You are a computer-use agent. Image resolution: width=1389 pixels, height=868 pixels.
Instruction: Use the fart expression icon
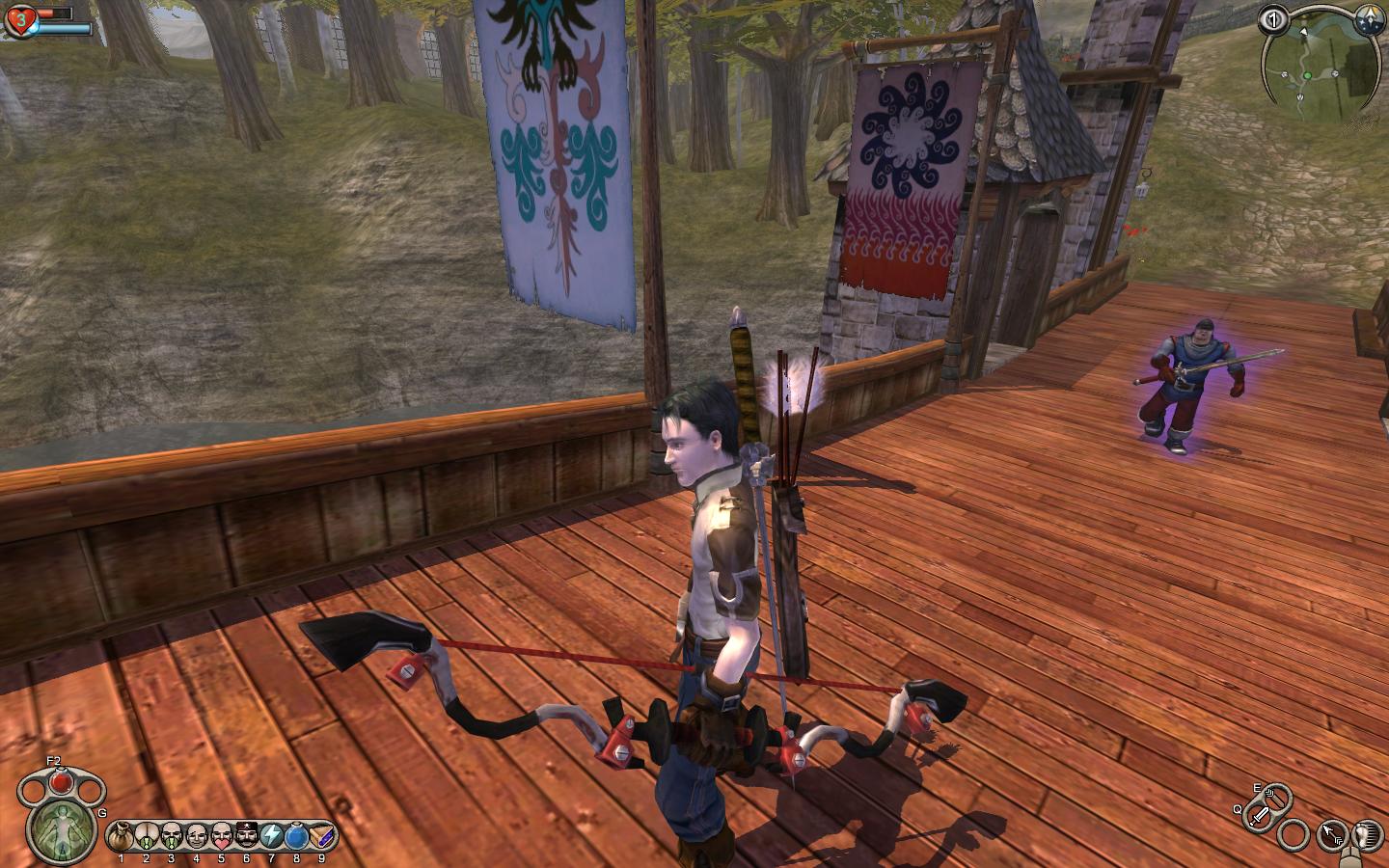pyautogui.click(x=146, y=833)
